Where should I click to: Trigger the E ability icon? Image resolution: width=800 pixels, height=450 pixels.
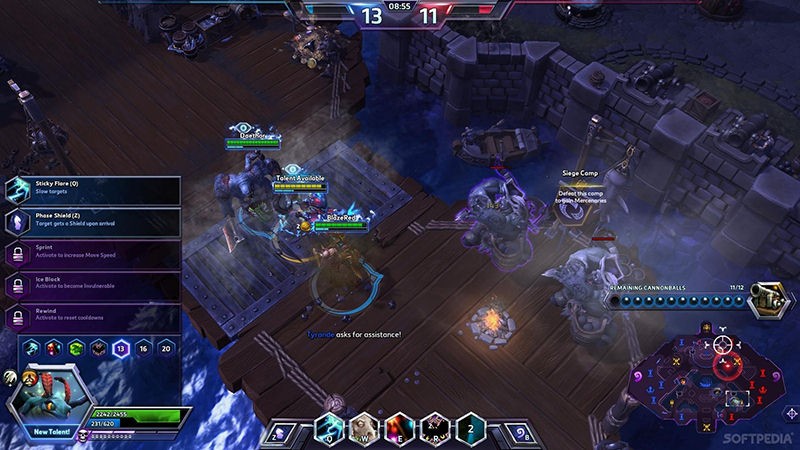click(x=399, y=428)
